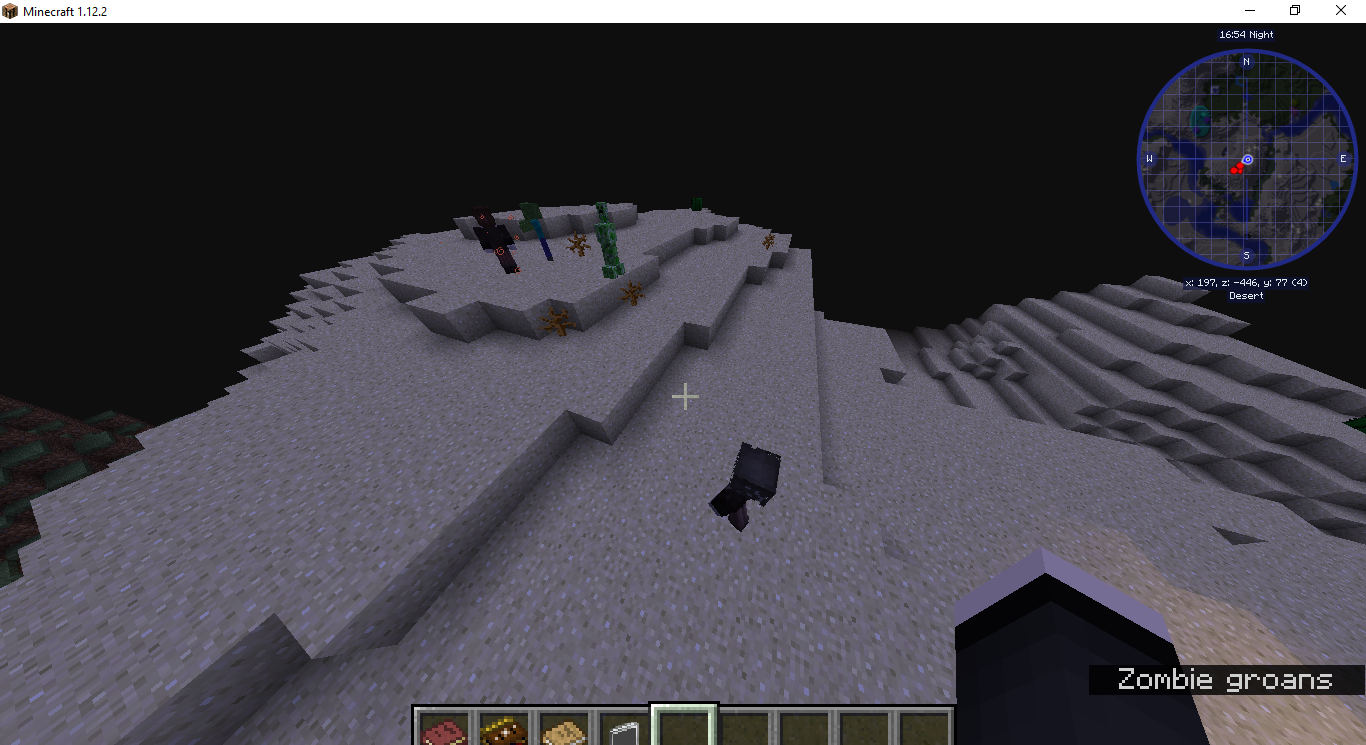The height and width of the screenshot is (745, 1366).
Task: Click the S compass marker on the minimap
Action: (1246, 256)
